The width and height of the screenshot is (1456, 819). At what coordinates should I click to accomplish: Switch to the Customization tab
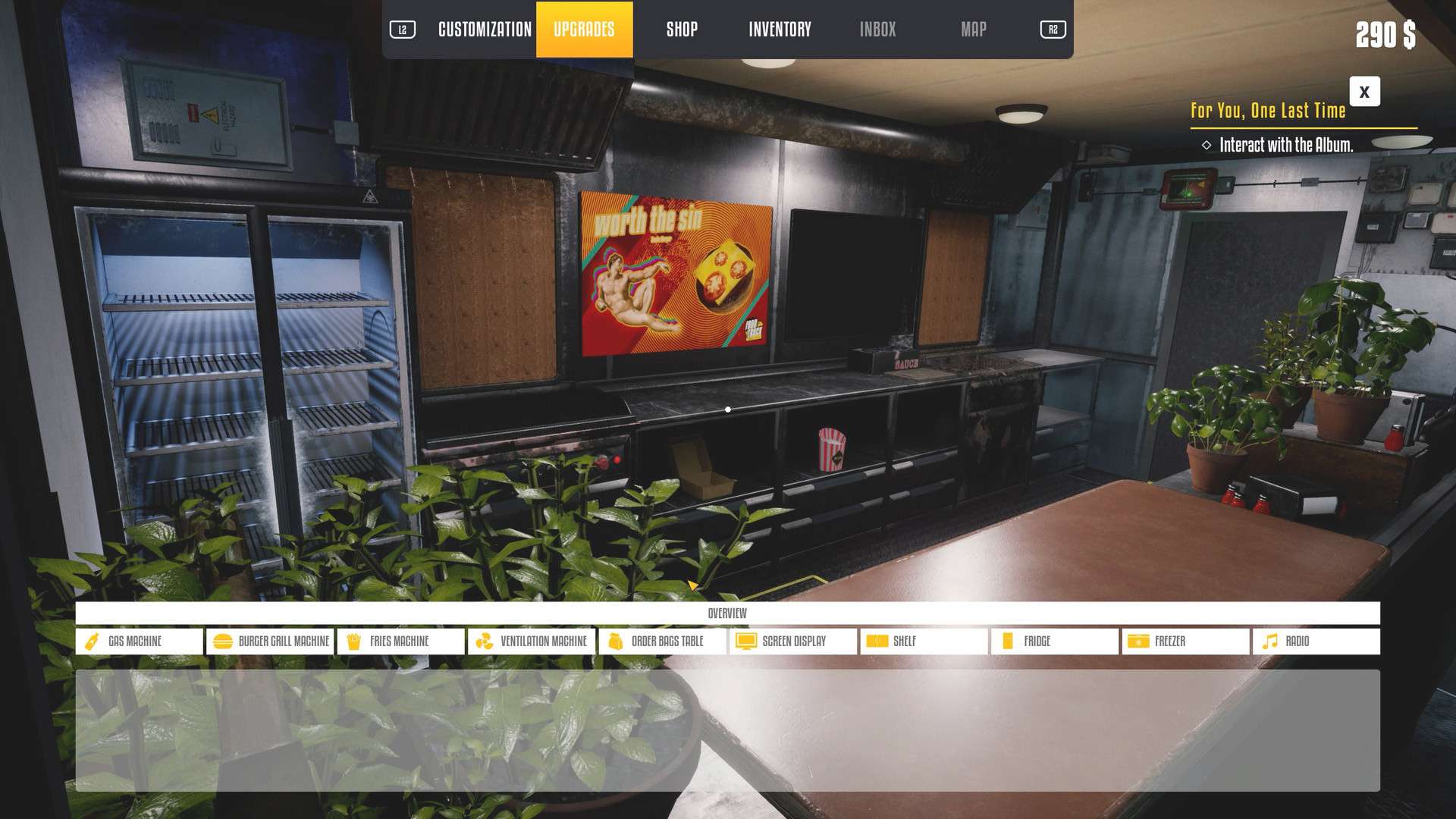[x=483, y=30]
